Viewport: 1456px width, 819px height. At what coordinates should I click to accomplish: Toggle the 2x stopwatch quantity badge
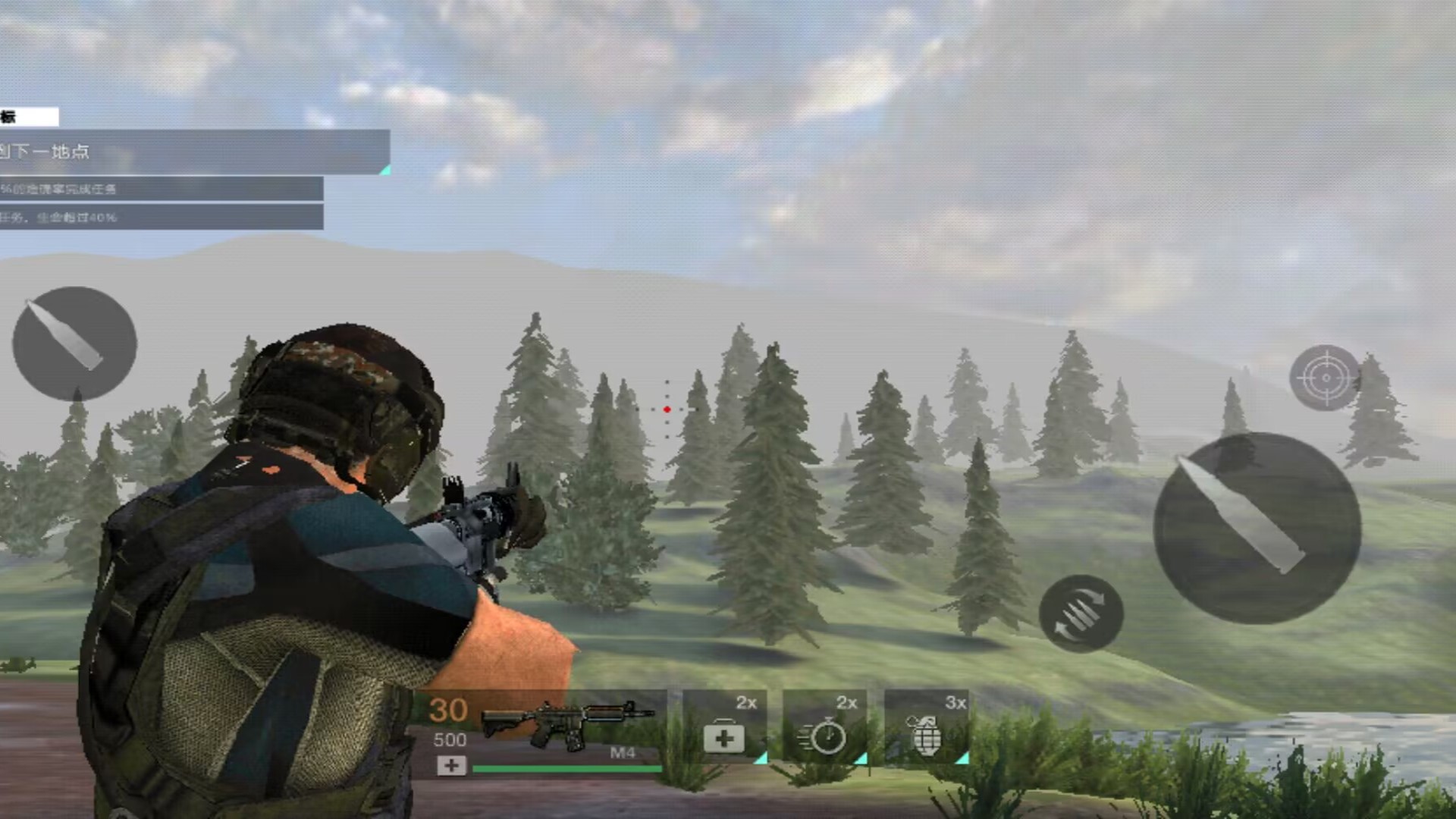[847, 703]
